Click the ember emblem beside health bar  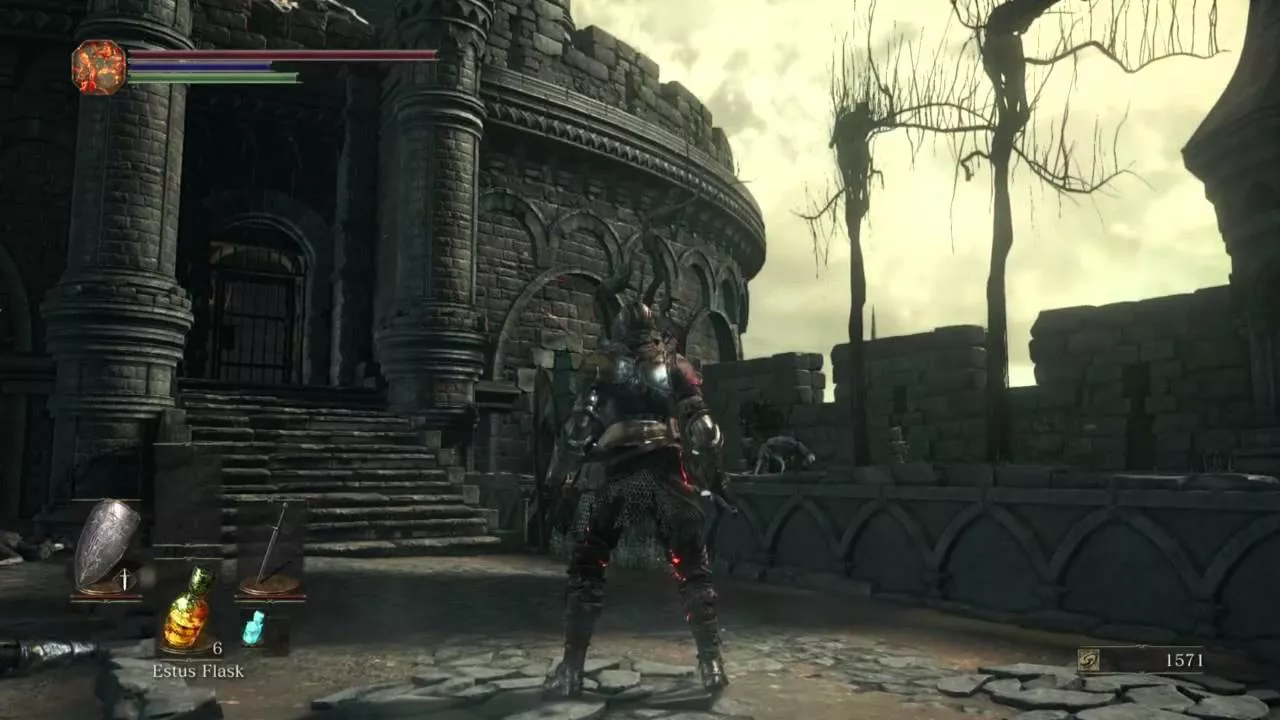pyautogui.click(x=99, y=67)
